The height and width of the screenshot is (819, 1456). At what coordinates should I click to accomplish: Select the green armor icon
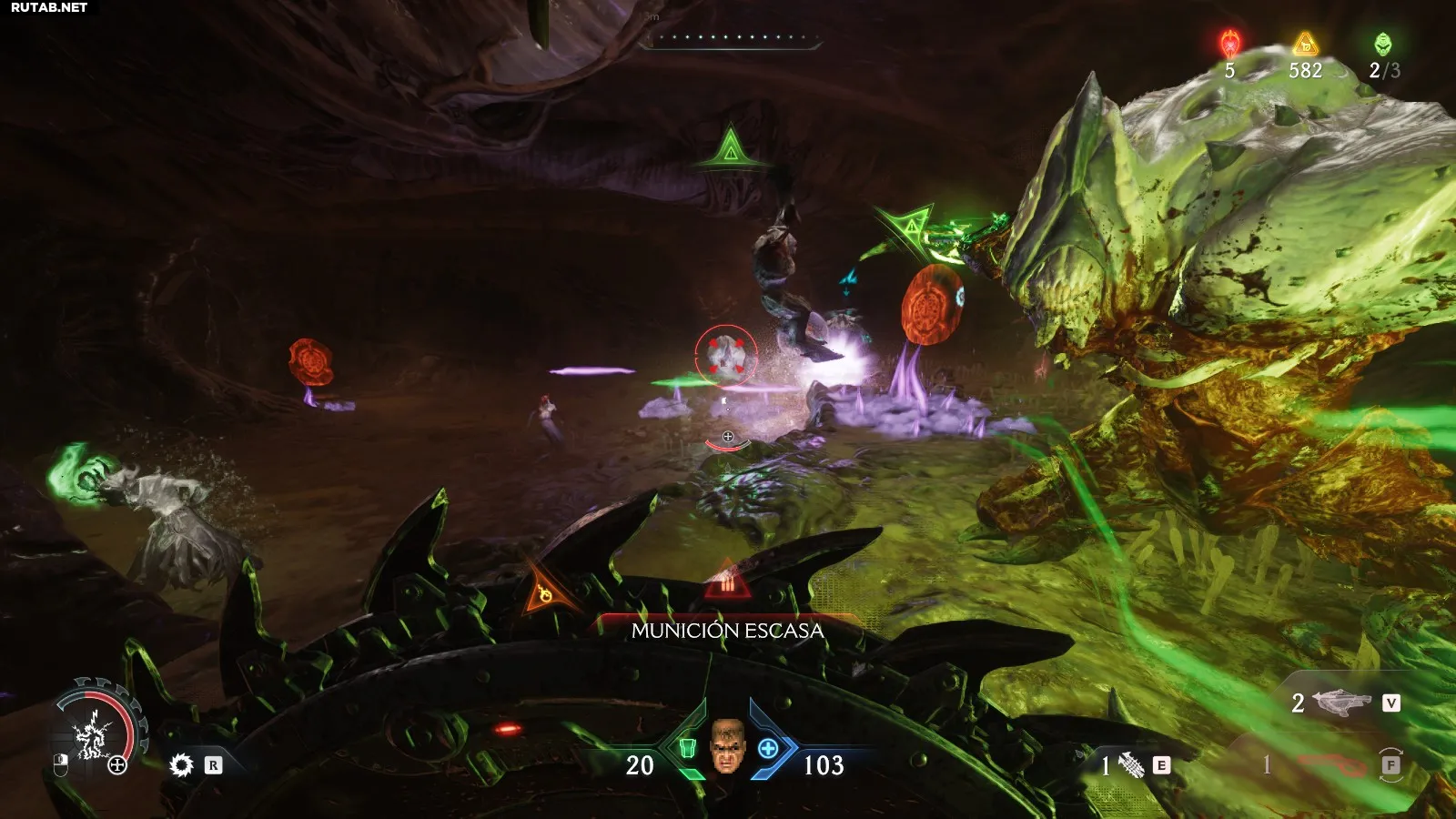tap(687, 748)
